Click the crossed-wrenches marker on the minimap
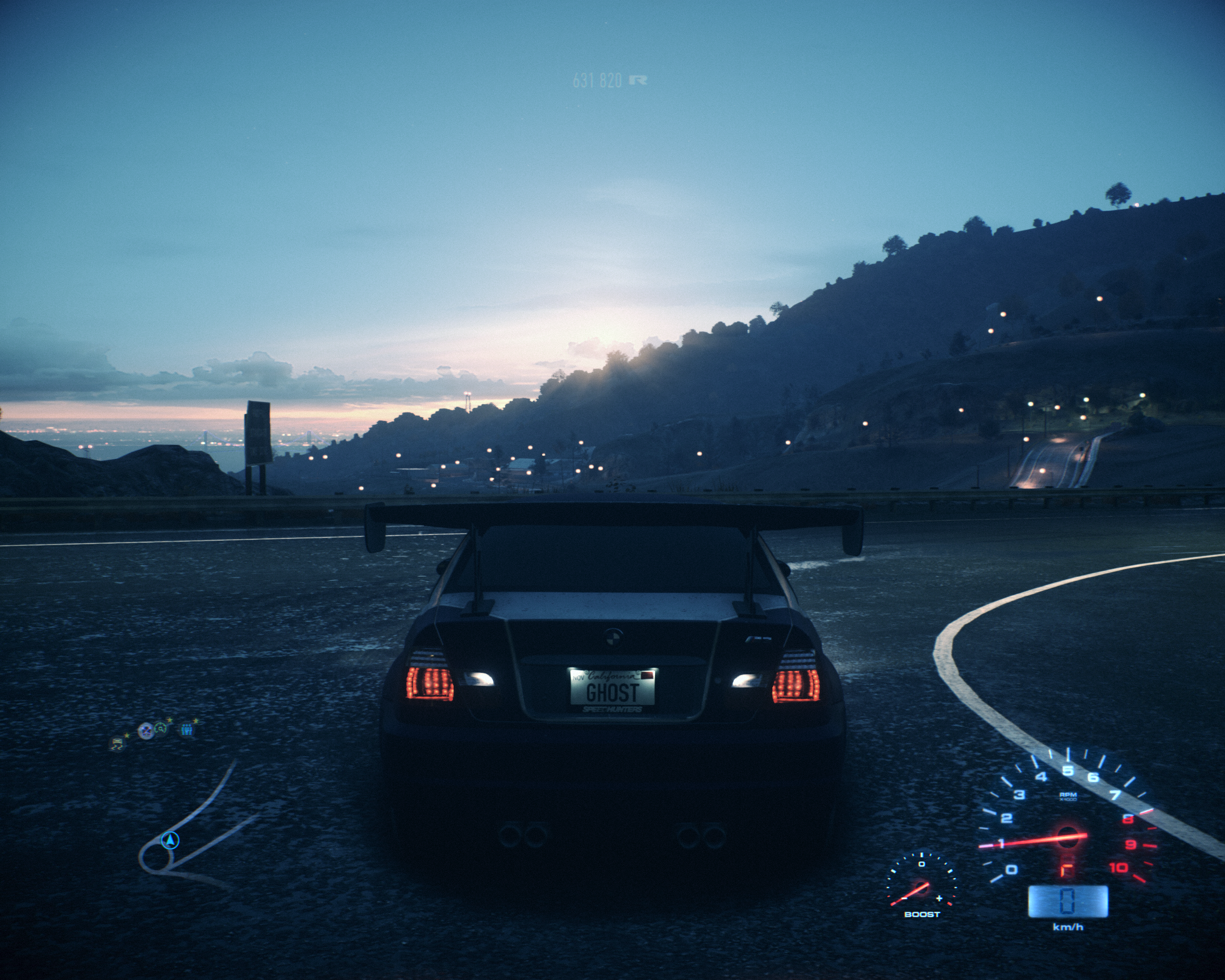The image size is (1225, 980). point(146,731)
